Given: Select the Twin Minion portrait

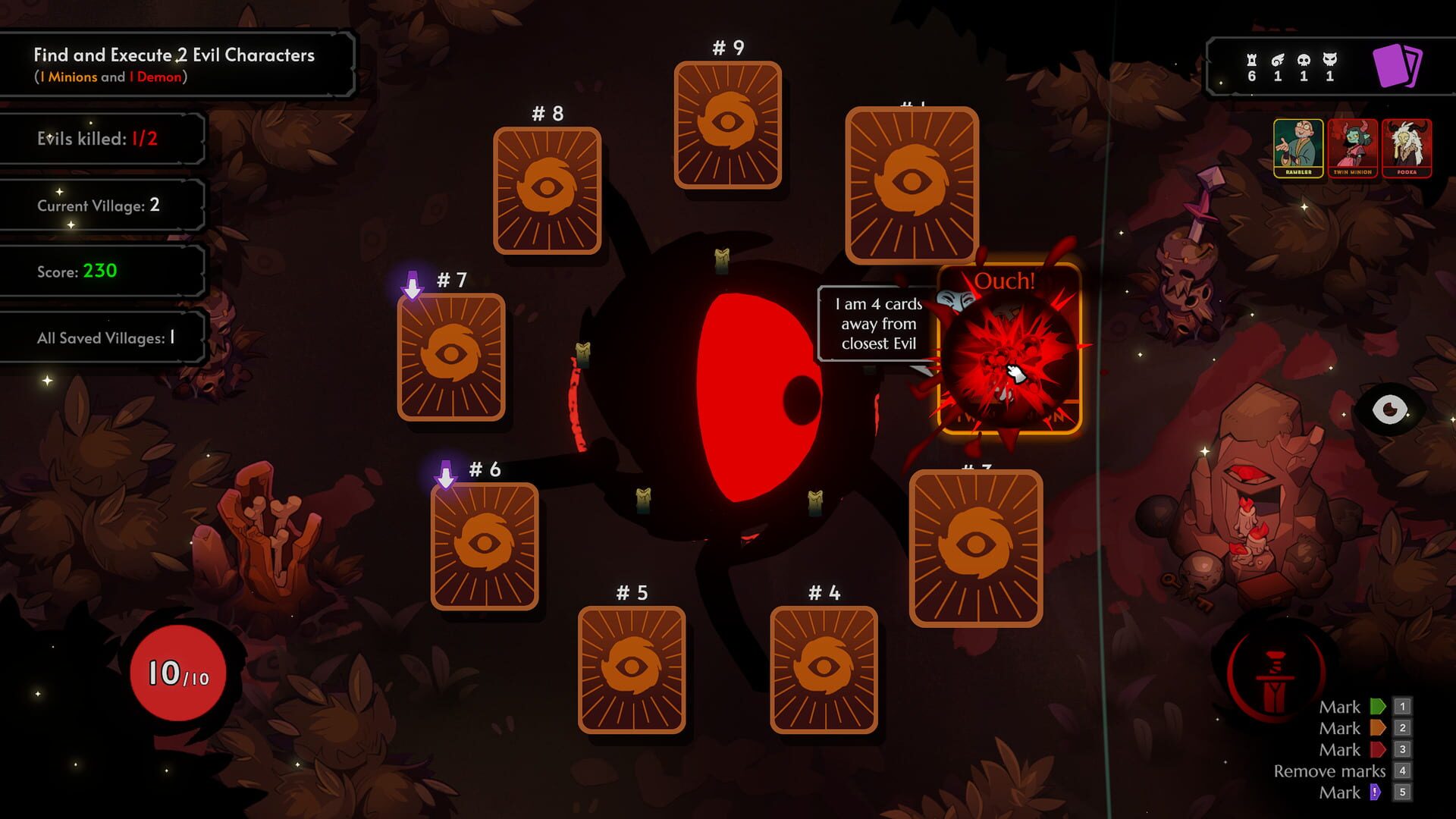Looking at the screenshot, I should pos(1353,149).
